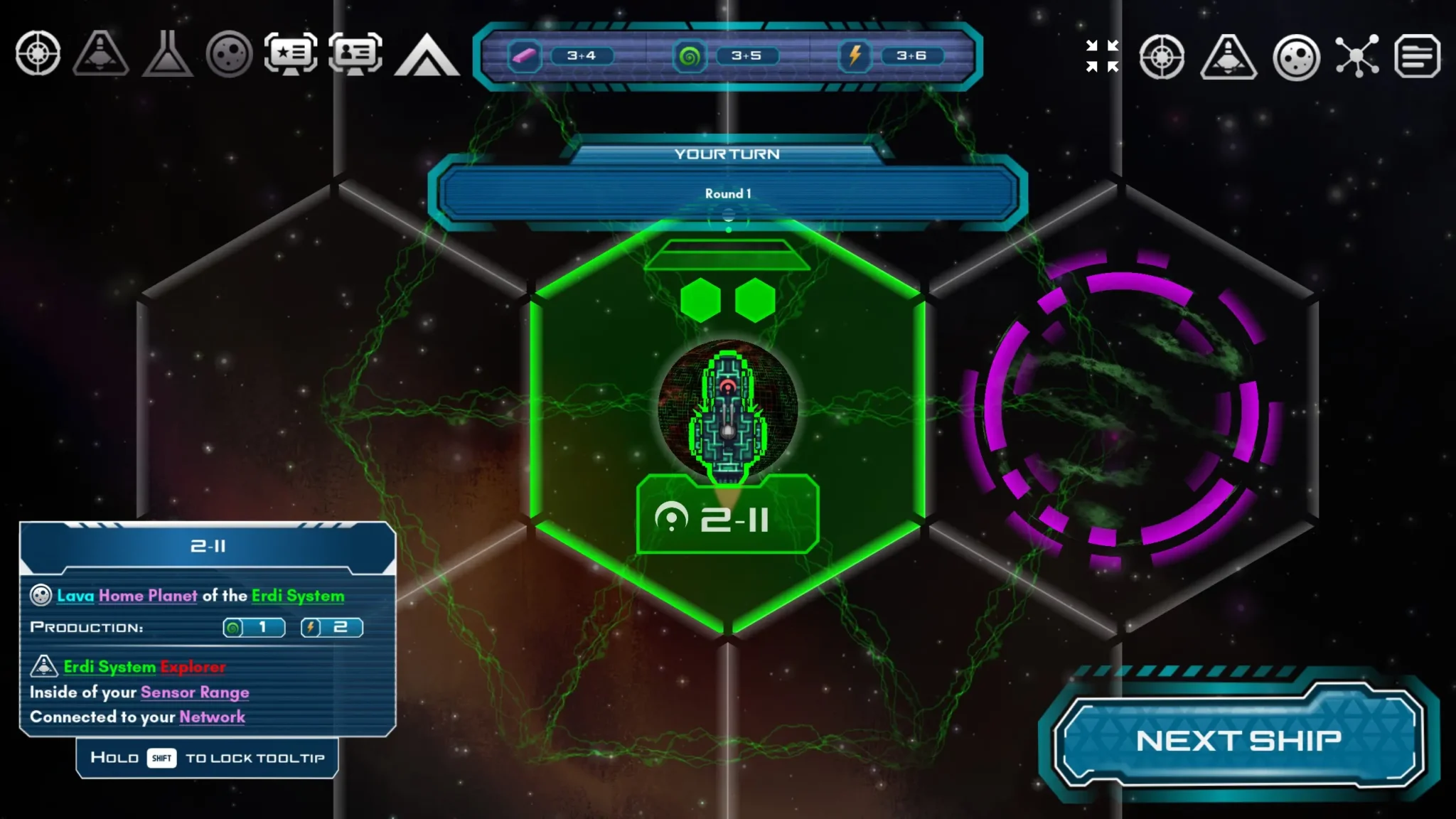Open the text lines log menu icon
This screenshot has height=819, width=1456.
tap(1417, 55)
